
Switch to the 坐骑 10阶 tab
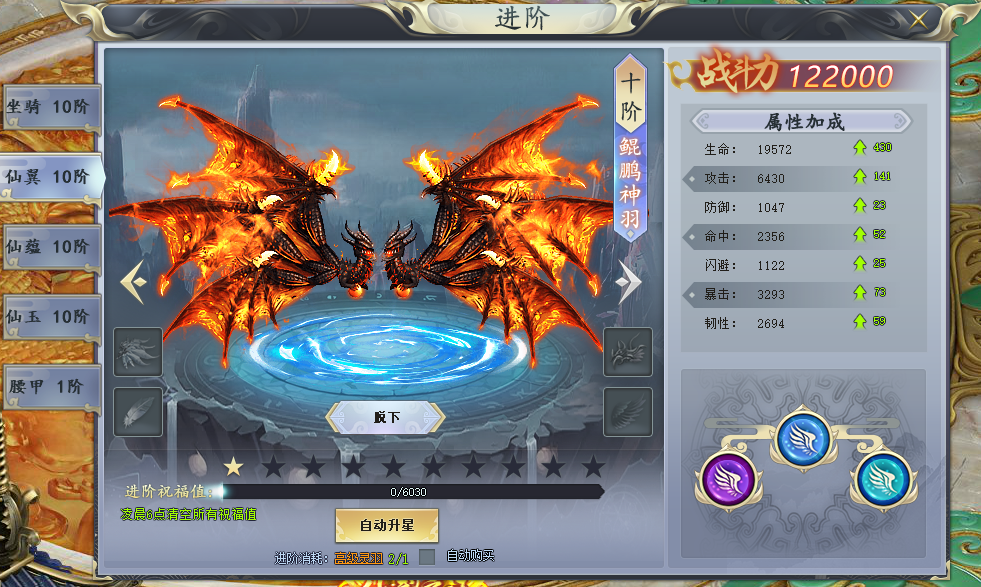[49, 107]
